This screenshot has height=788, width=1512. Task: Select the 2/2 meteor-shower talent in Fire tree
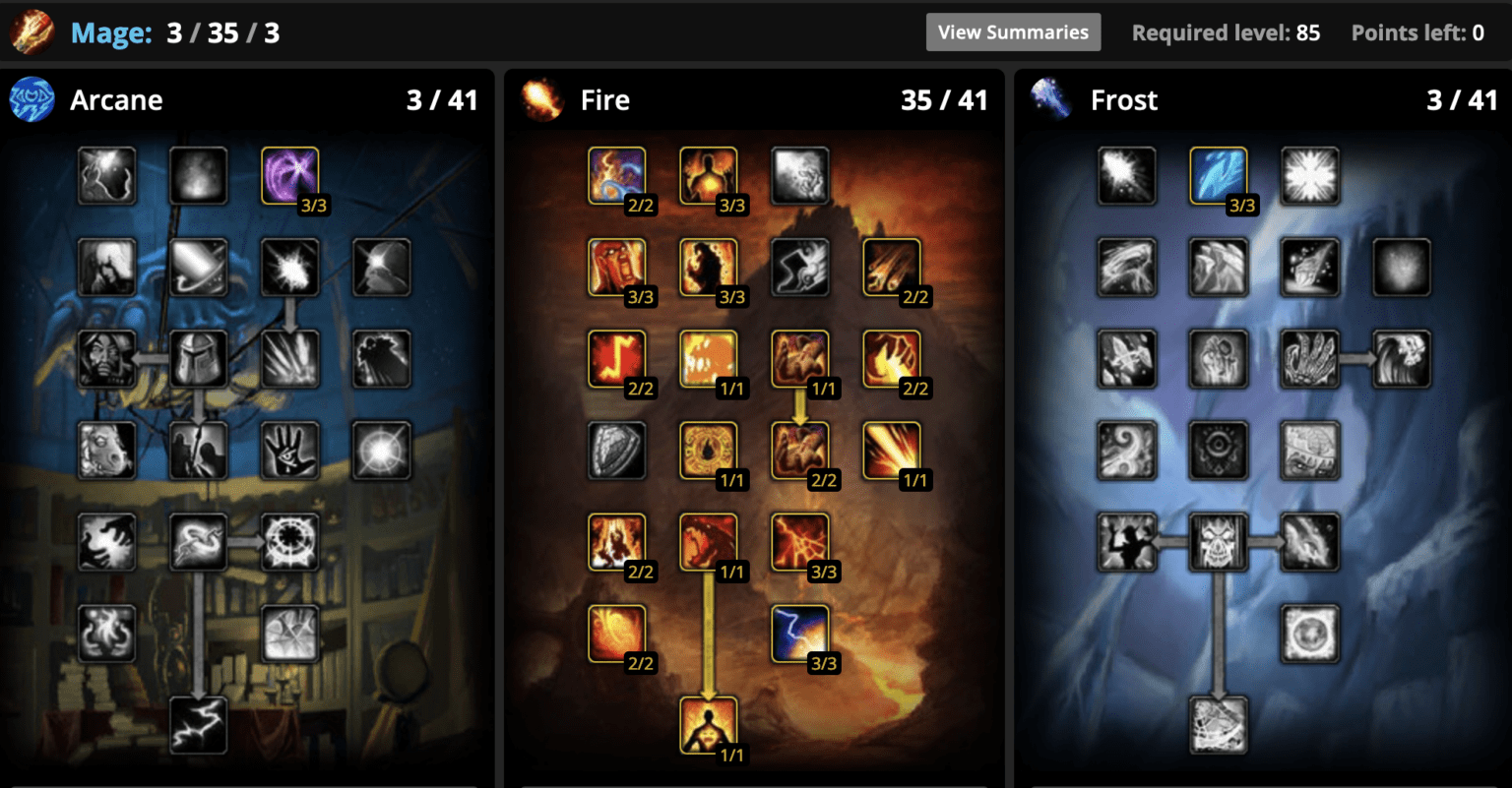891,268
